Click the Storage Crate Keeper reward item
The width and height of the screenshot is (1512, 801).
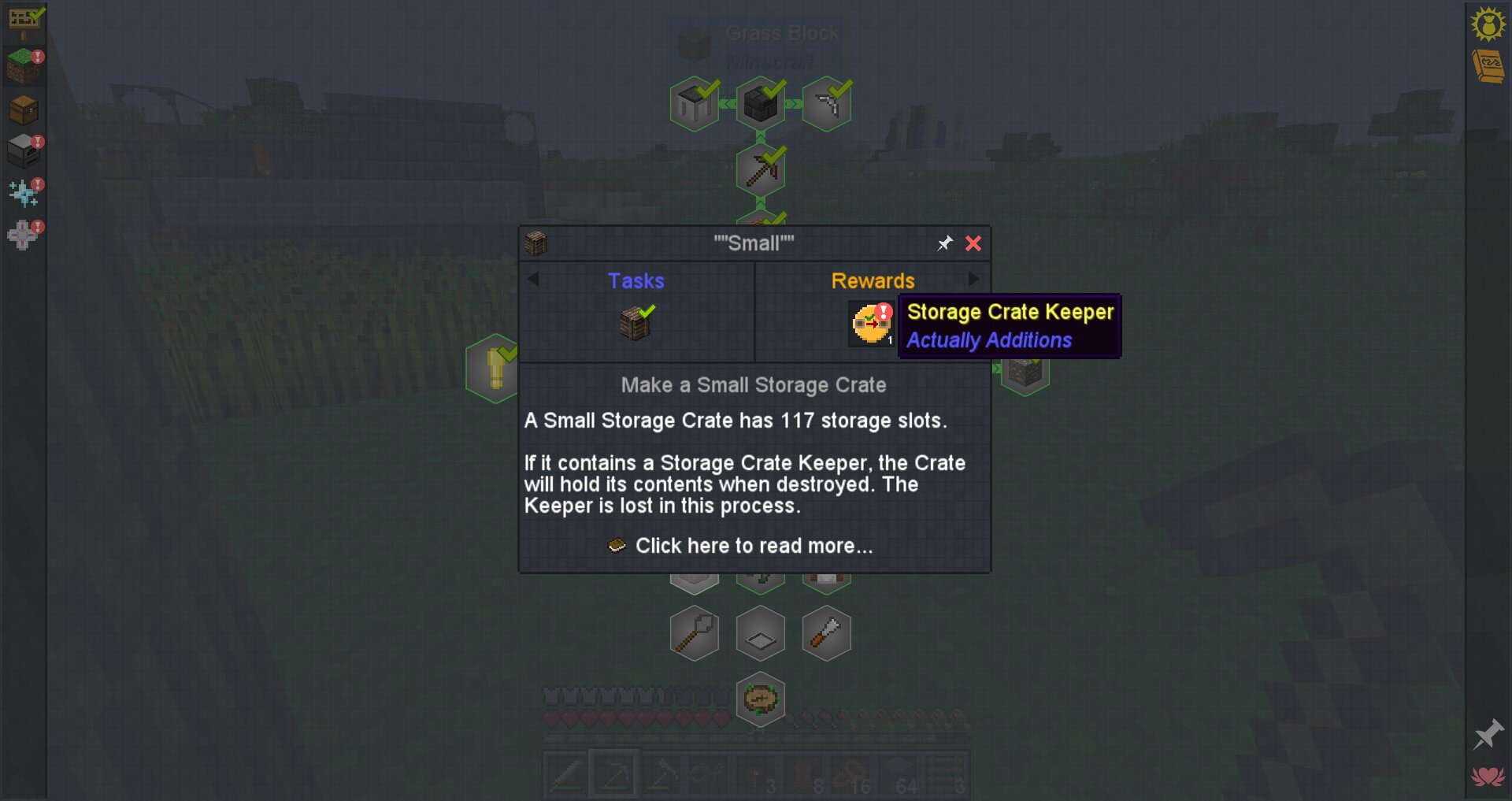coord(870,324)
